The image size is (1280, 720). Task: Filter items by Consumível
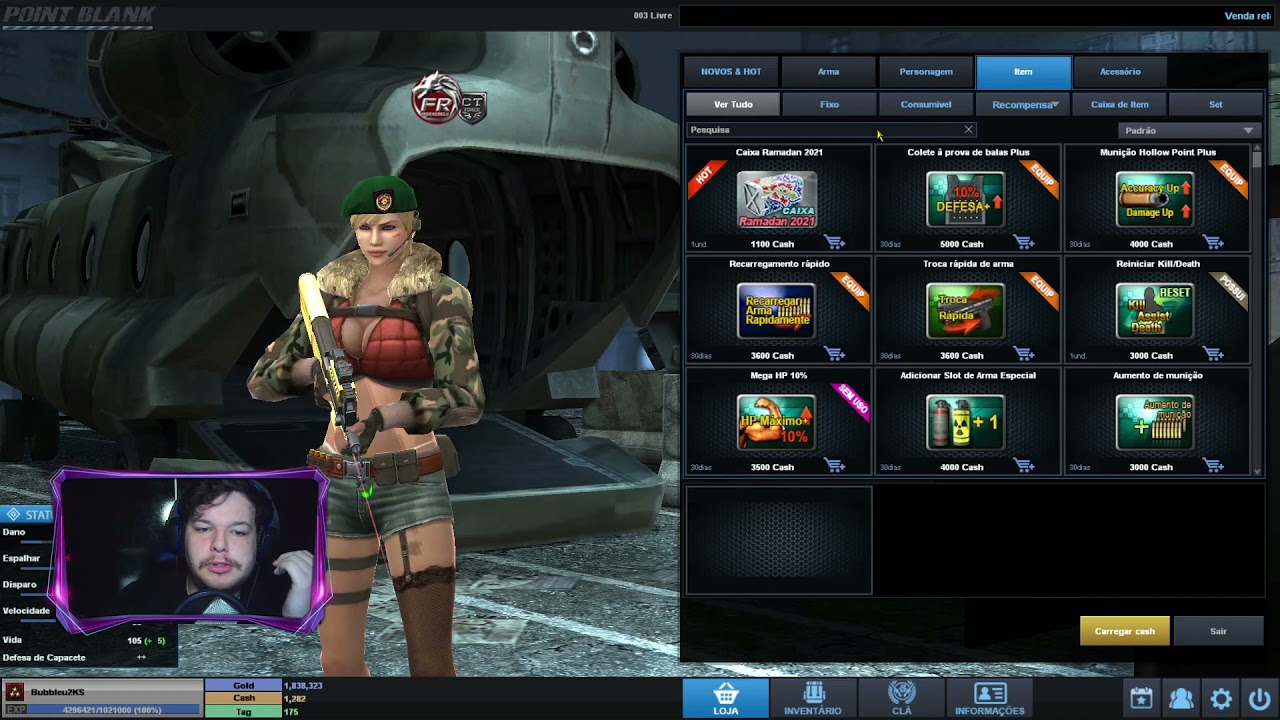[925, 104]
